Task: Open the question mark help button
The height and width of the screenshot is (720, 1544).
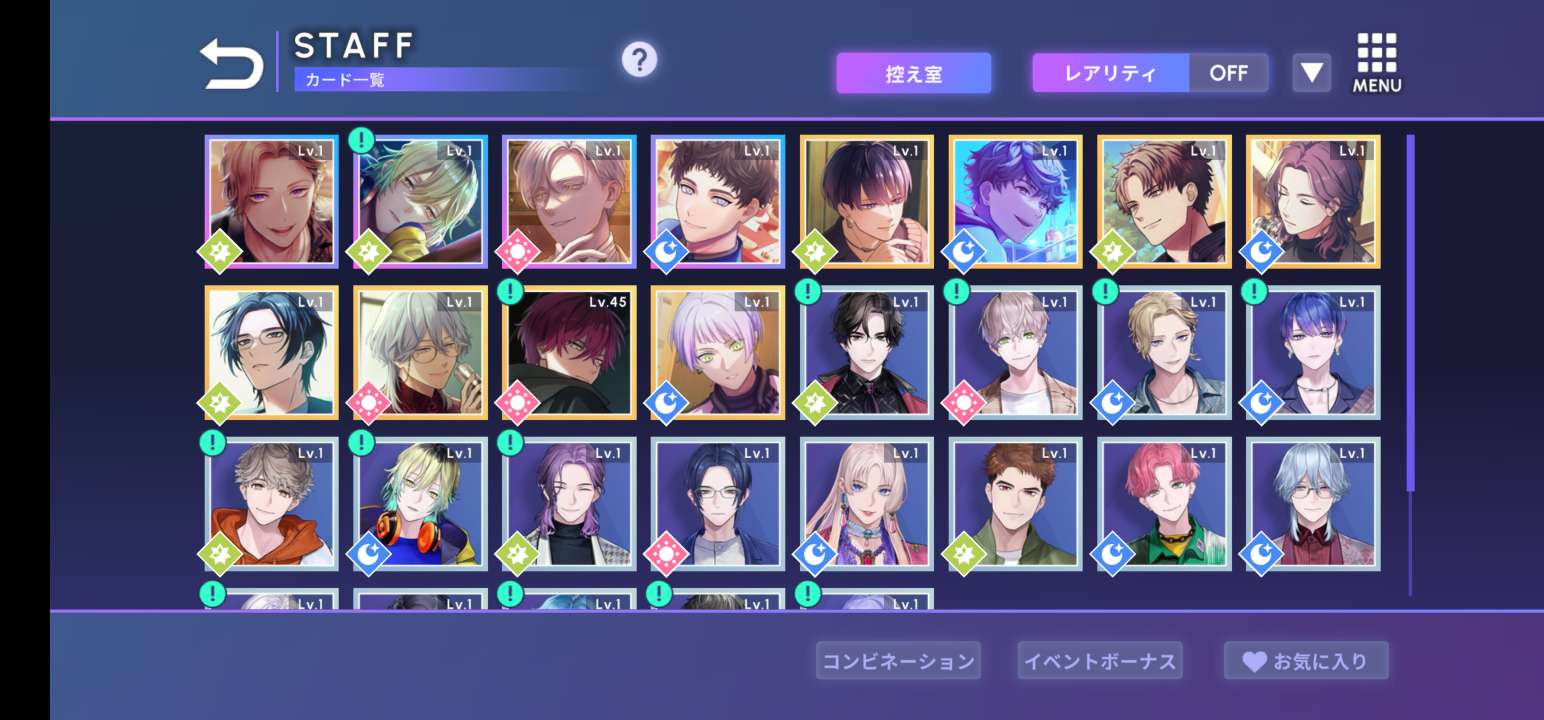Action: tap(639, 60)
